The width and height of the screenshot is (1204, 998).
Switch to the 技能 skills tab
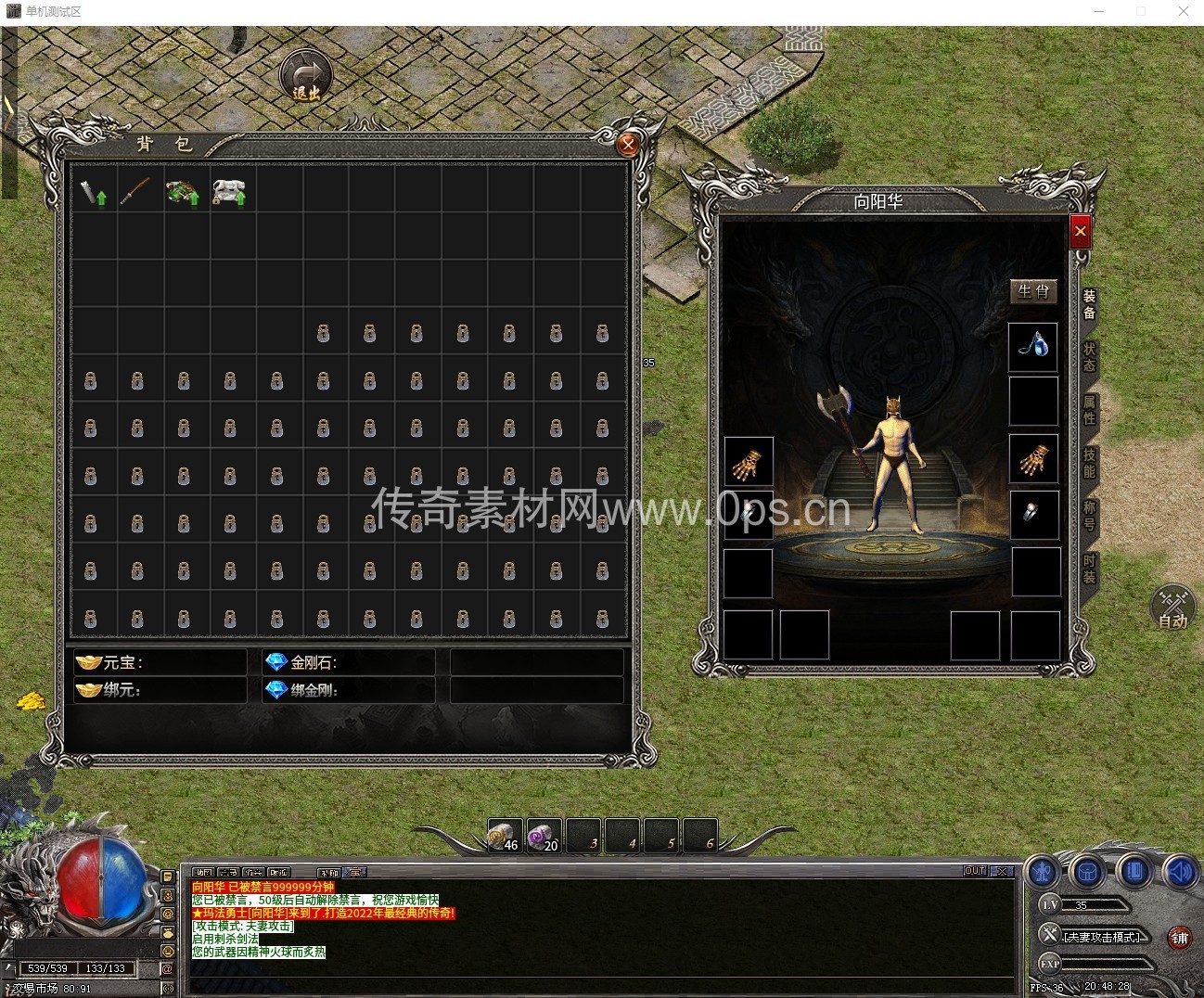coord(1090,463)
